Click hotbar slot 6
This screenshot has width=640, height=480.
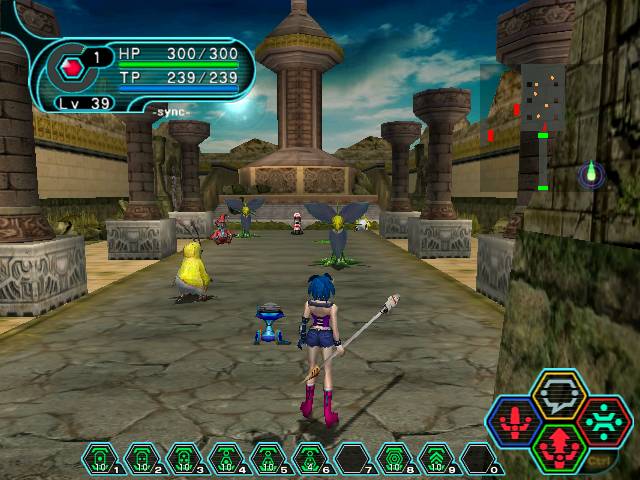coord(310,459)
